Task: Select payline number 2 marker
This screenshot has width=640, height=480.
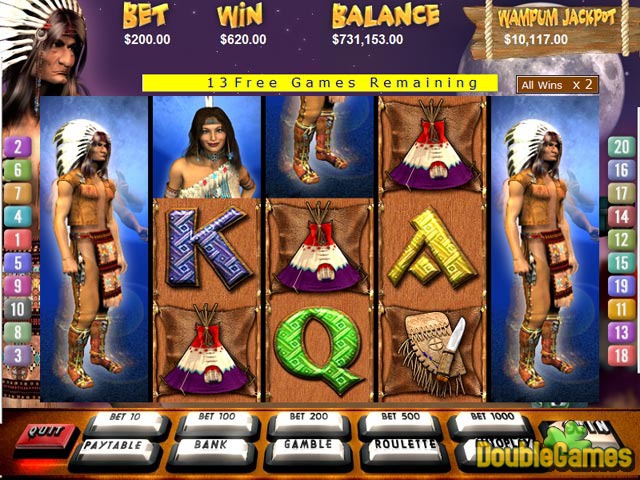Action: [18, 147]
